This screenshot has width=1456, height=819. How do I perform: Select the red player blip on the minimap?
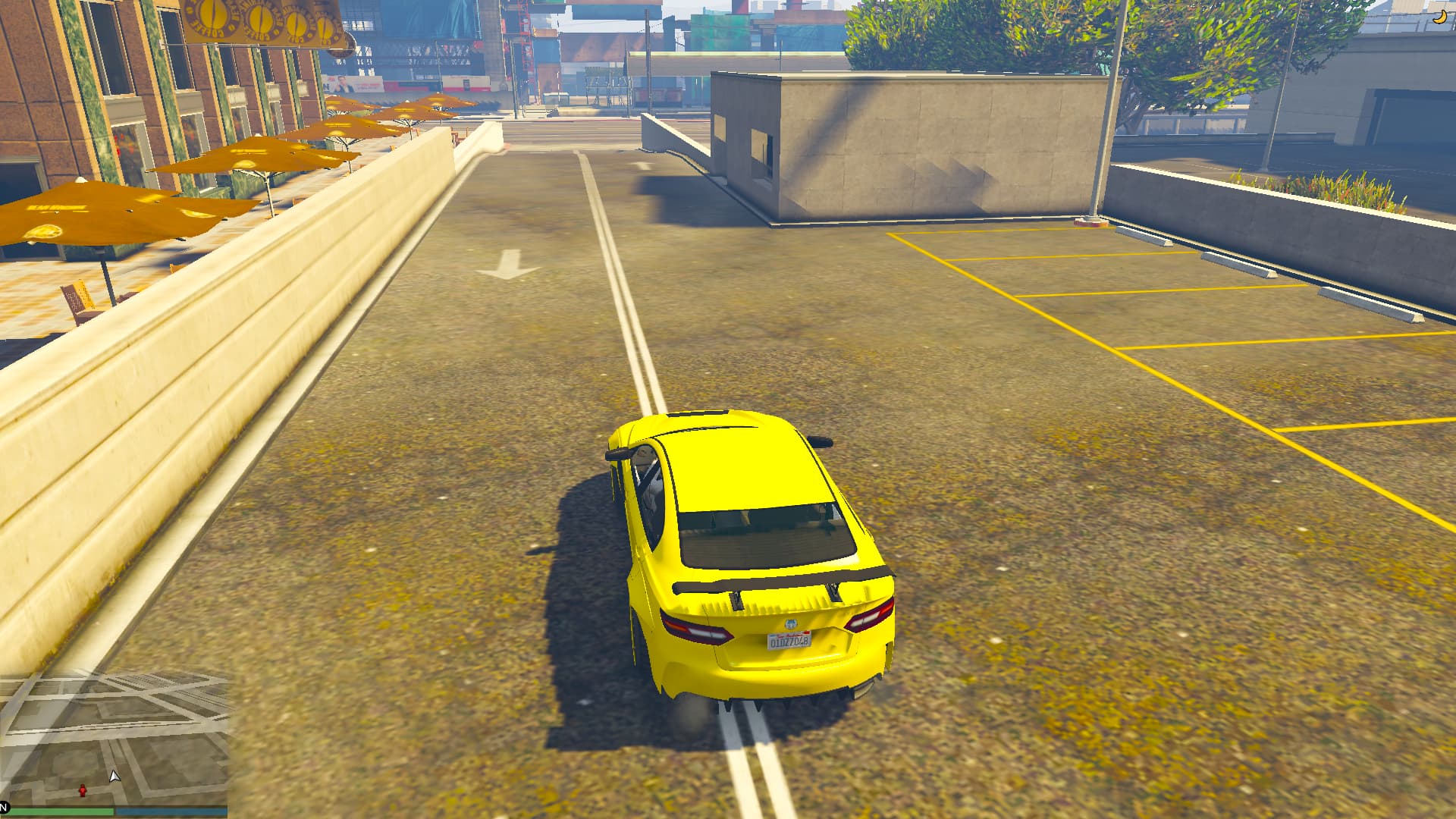click(x=83, y=792)
